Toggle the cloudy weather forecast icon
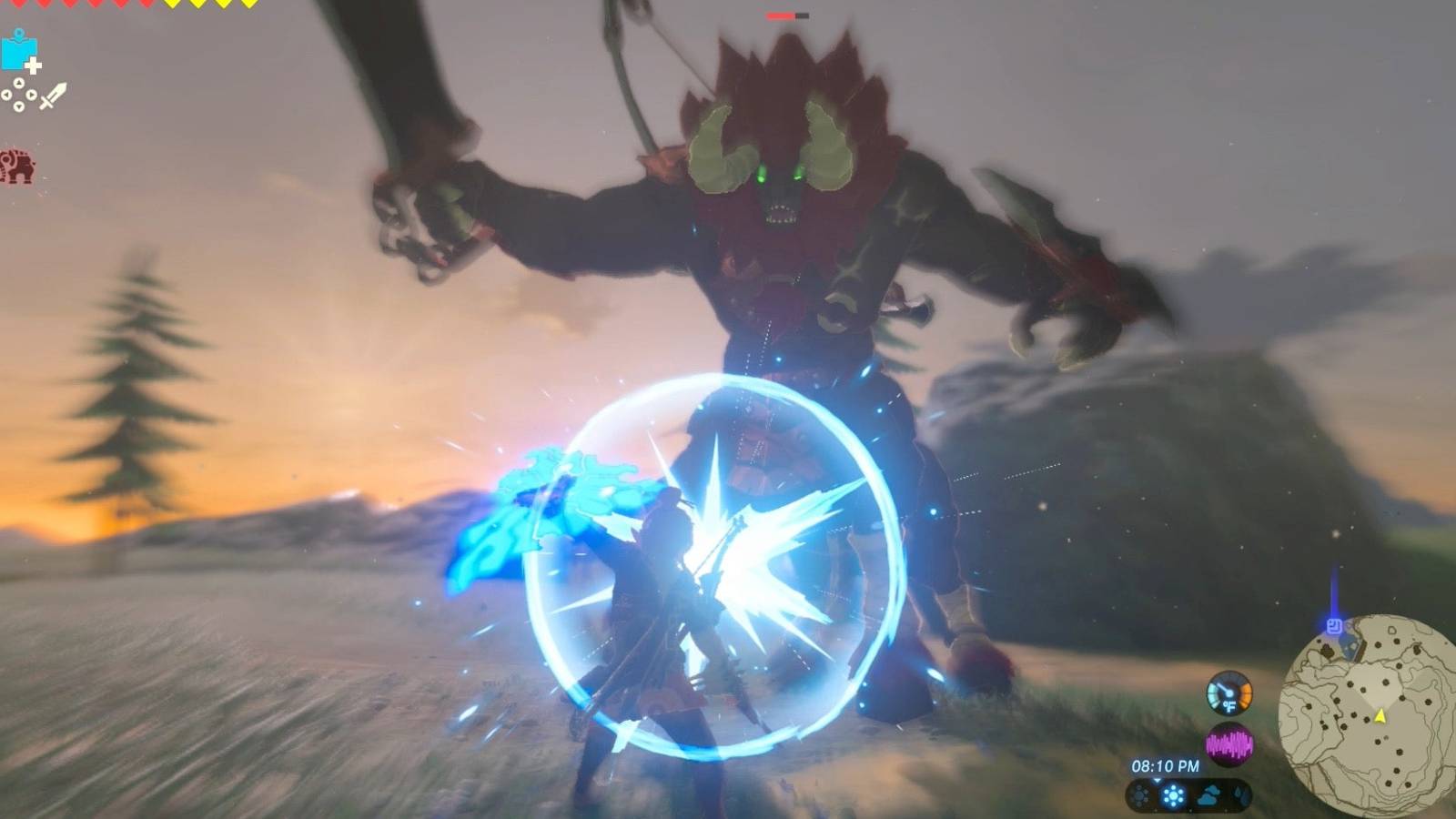The image size is (1456, 819). pos(1207,795)
